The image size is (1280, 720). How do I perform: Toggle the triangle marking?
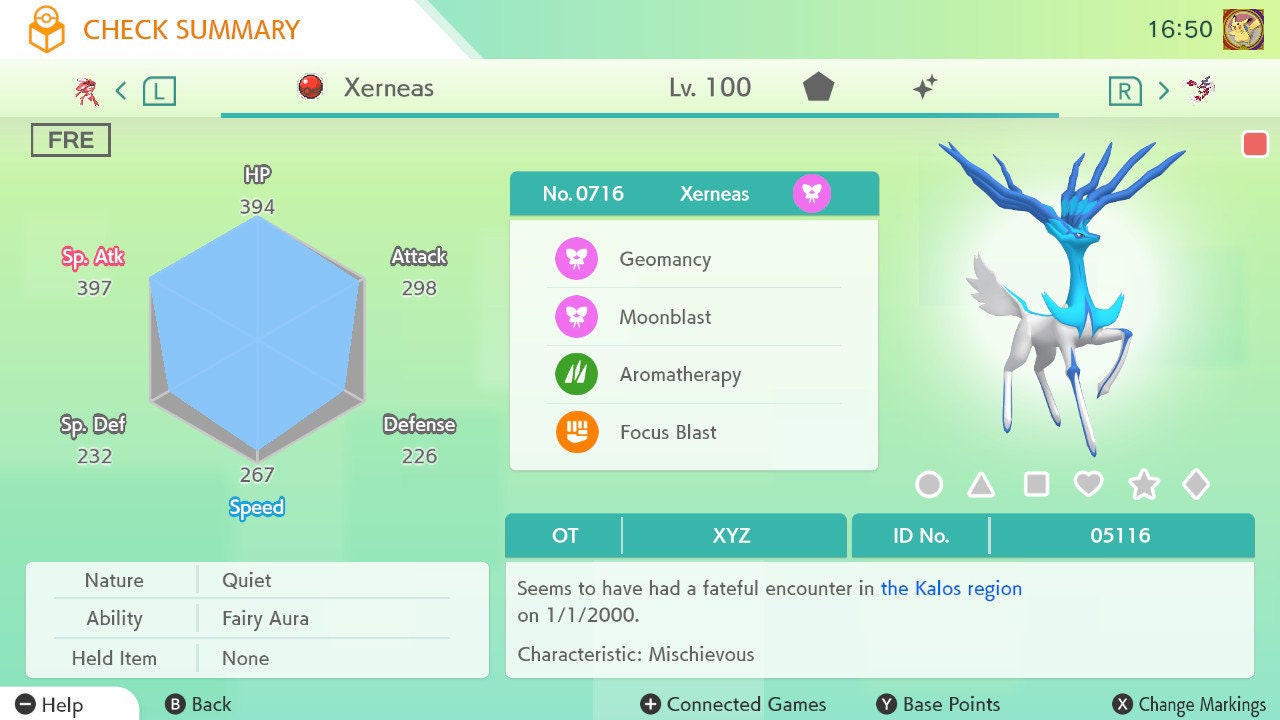coord(981,485)
